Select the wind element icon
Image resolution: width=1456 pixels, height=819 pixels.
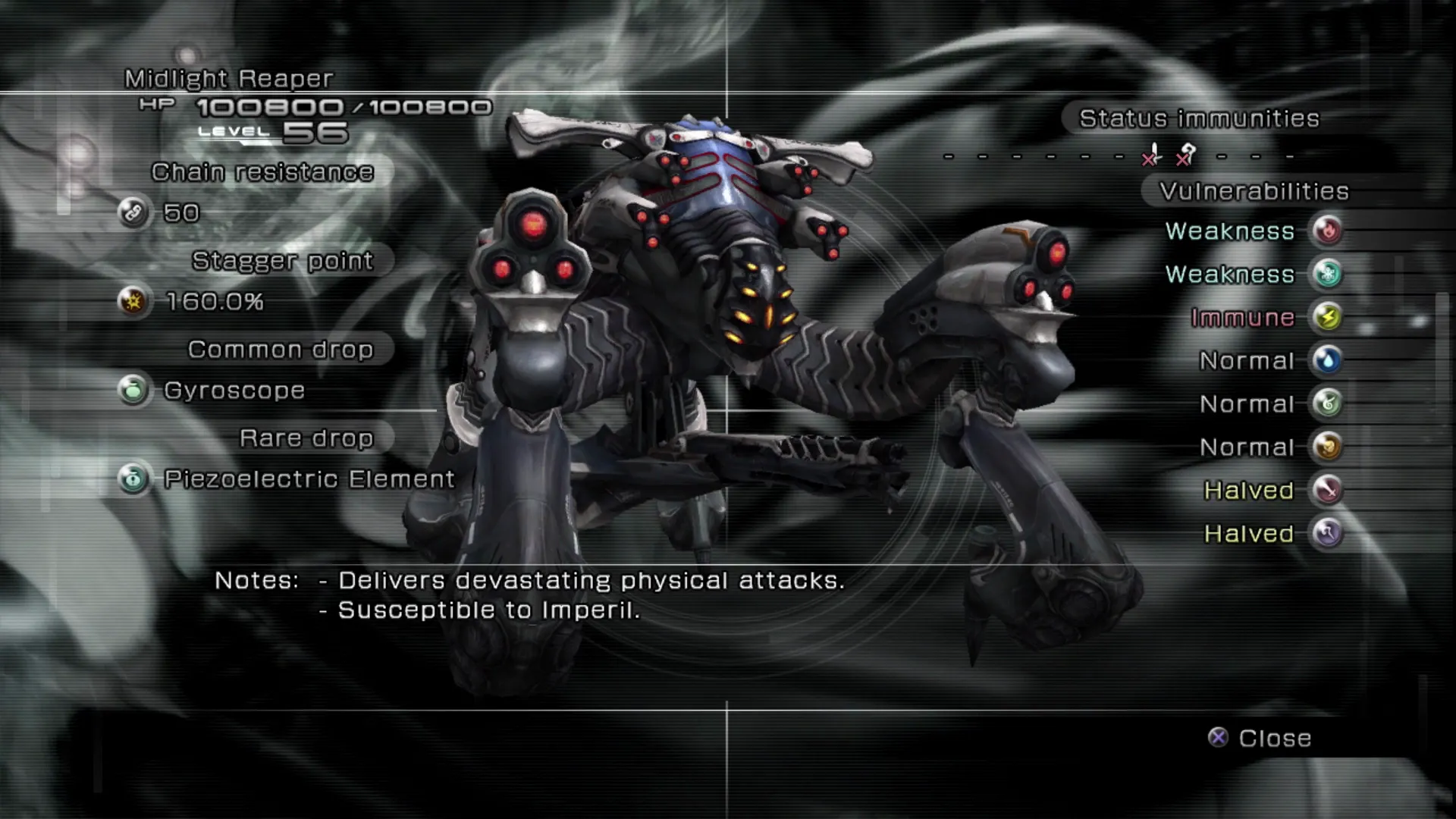(1327, 403)
